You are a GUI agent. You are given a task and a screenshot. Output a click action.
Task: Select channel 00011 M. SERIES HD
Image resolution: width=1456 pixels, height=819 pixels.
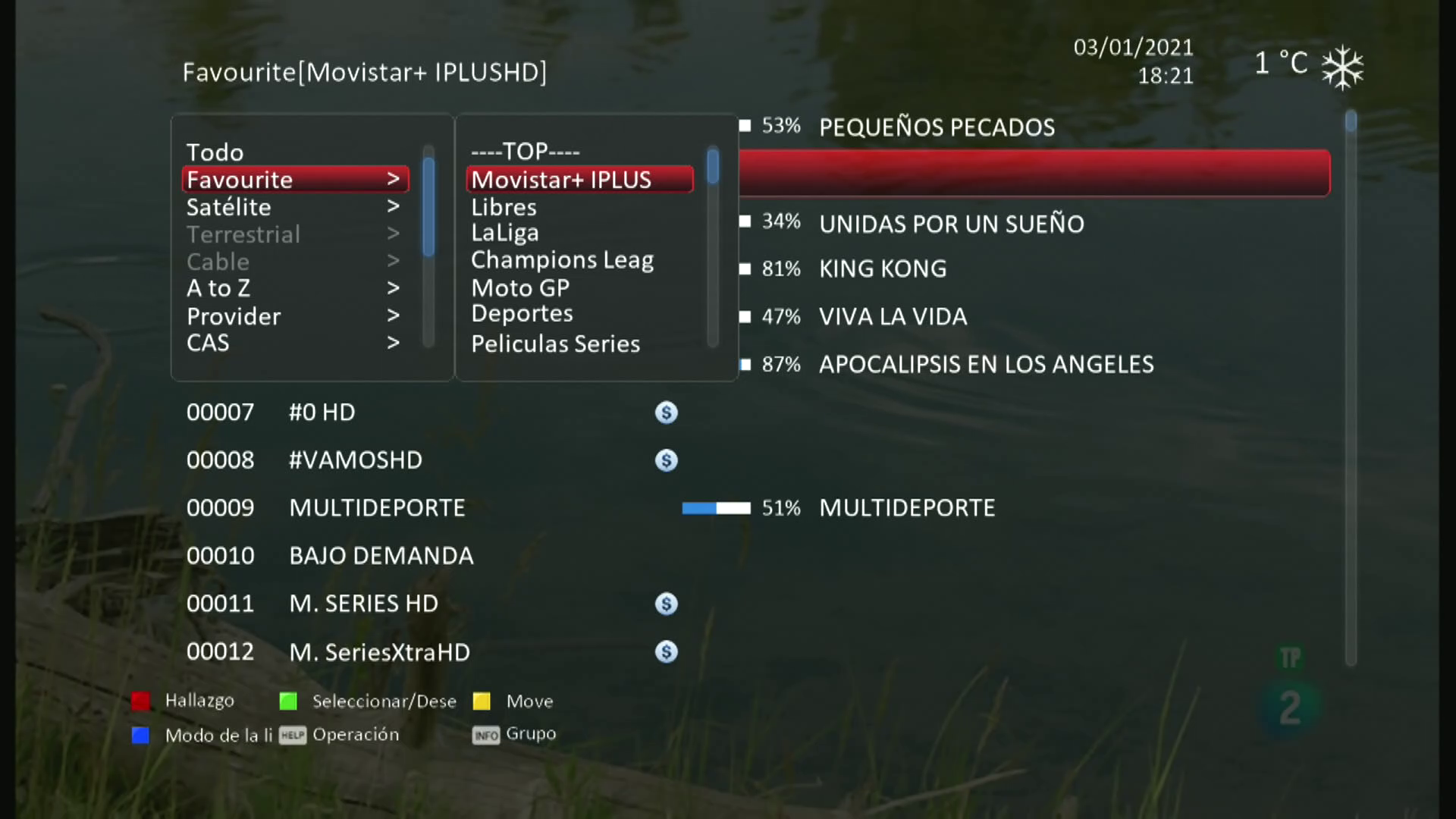(363, 604)
